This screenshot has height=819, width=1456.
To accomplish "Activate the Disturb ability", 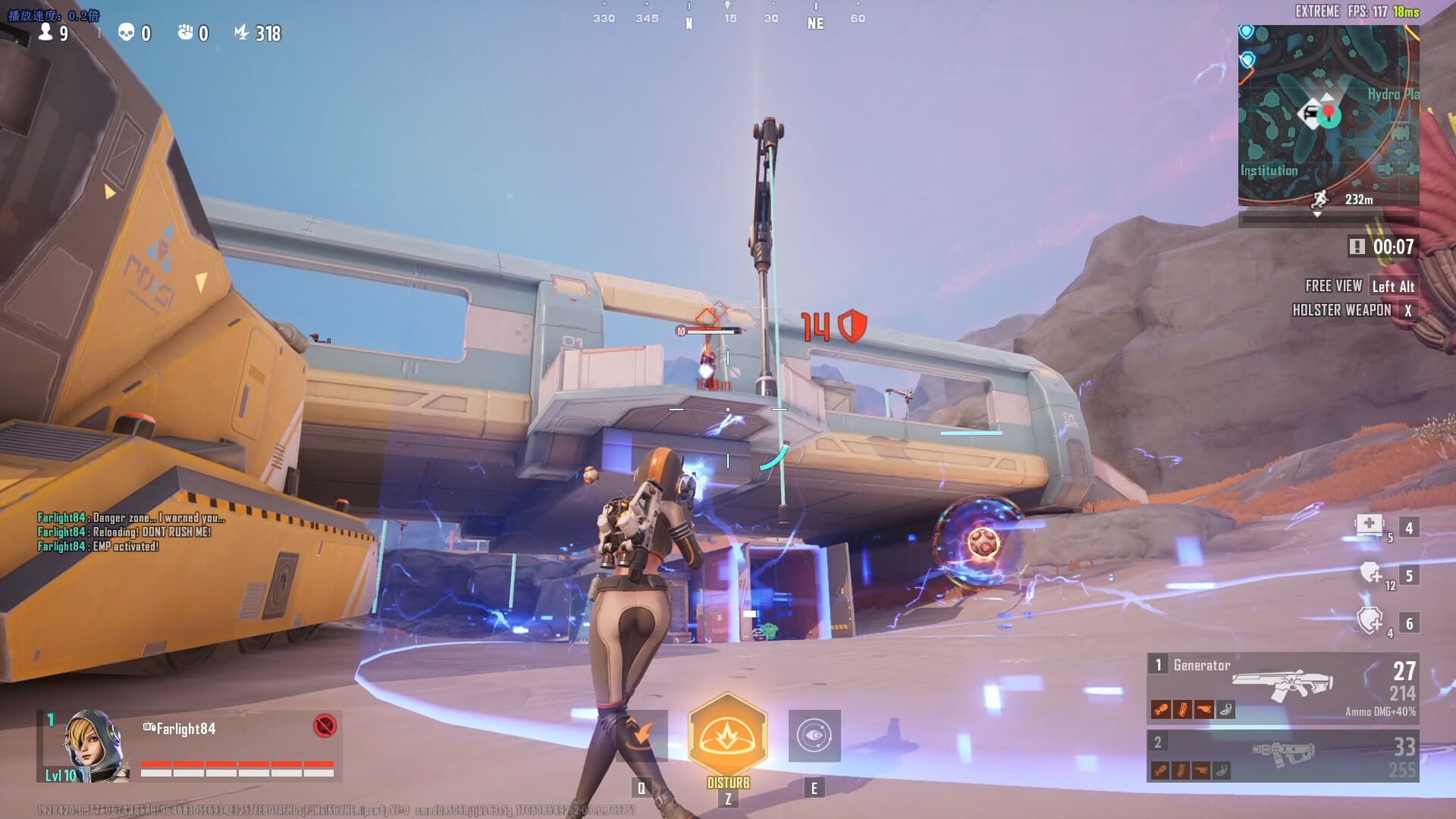I will coord(727,735).
